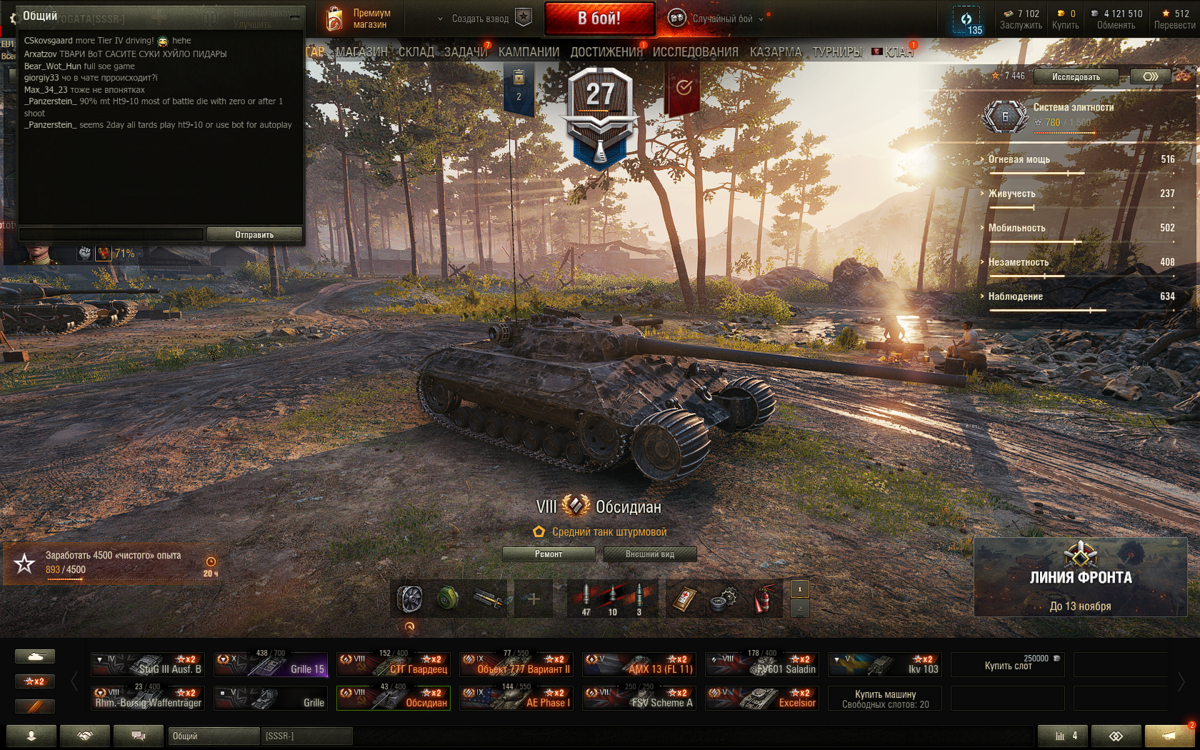Select the Grille 15 tank in the carousel

(x=270, y=665)
